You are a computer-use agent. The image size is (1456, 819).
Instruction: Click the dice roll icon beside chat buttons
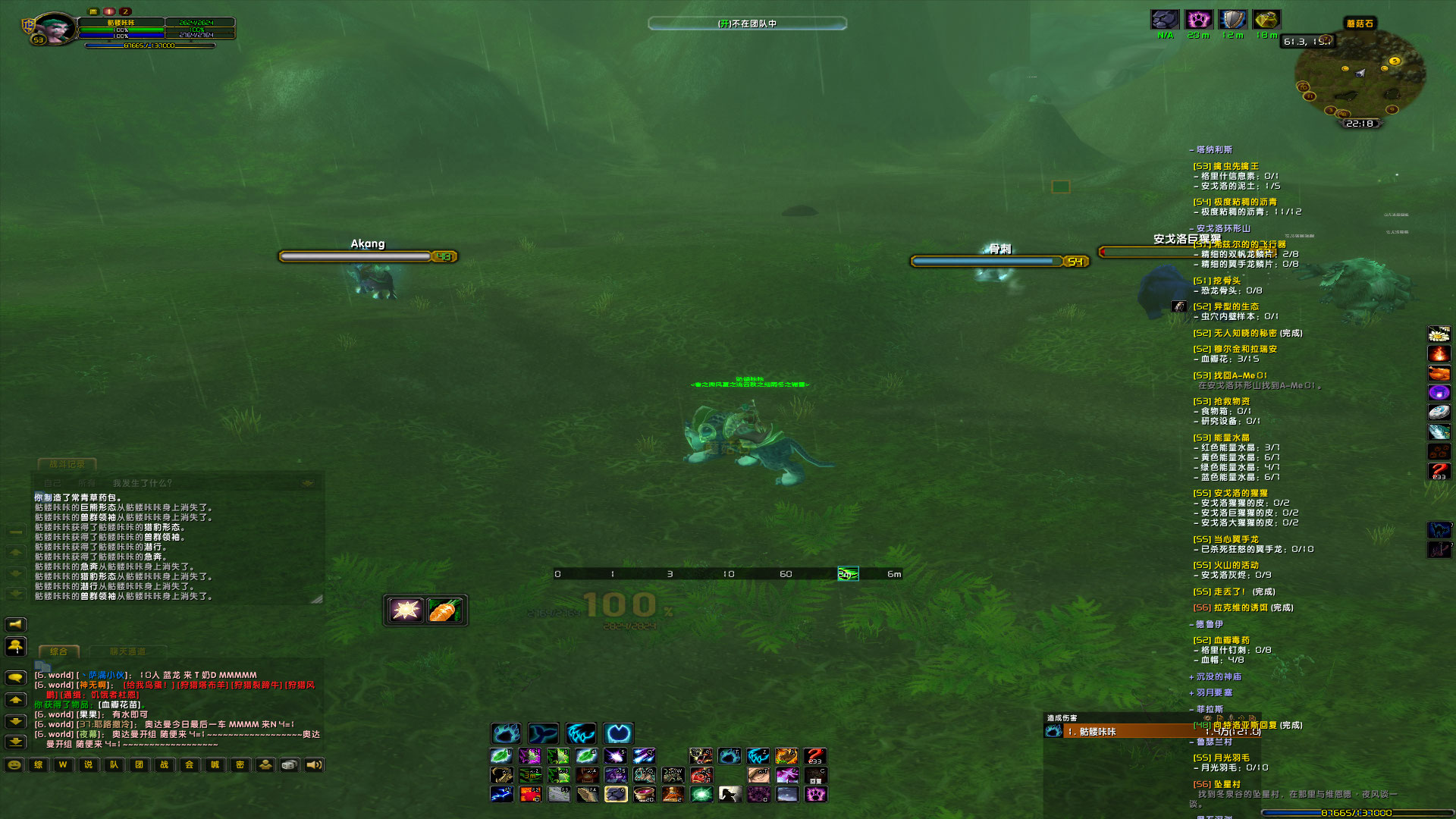pyautogui.click(x=289, y=765)
